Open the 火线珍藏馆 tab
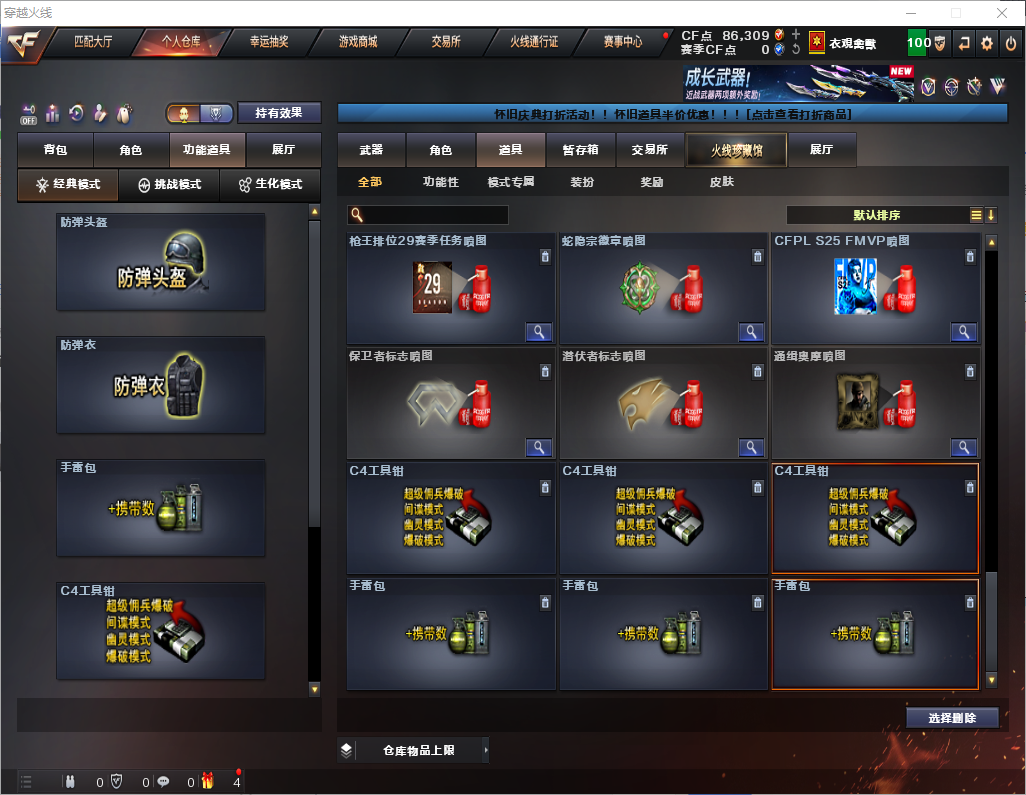 click(736, 150)
